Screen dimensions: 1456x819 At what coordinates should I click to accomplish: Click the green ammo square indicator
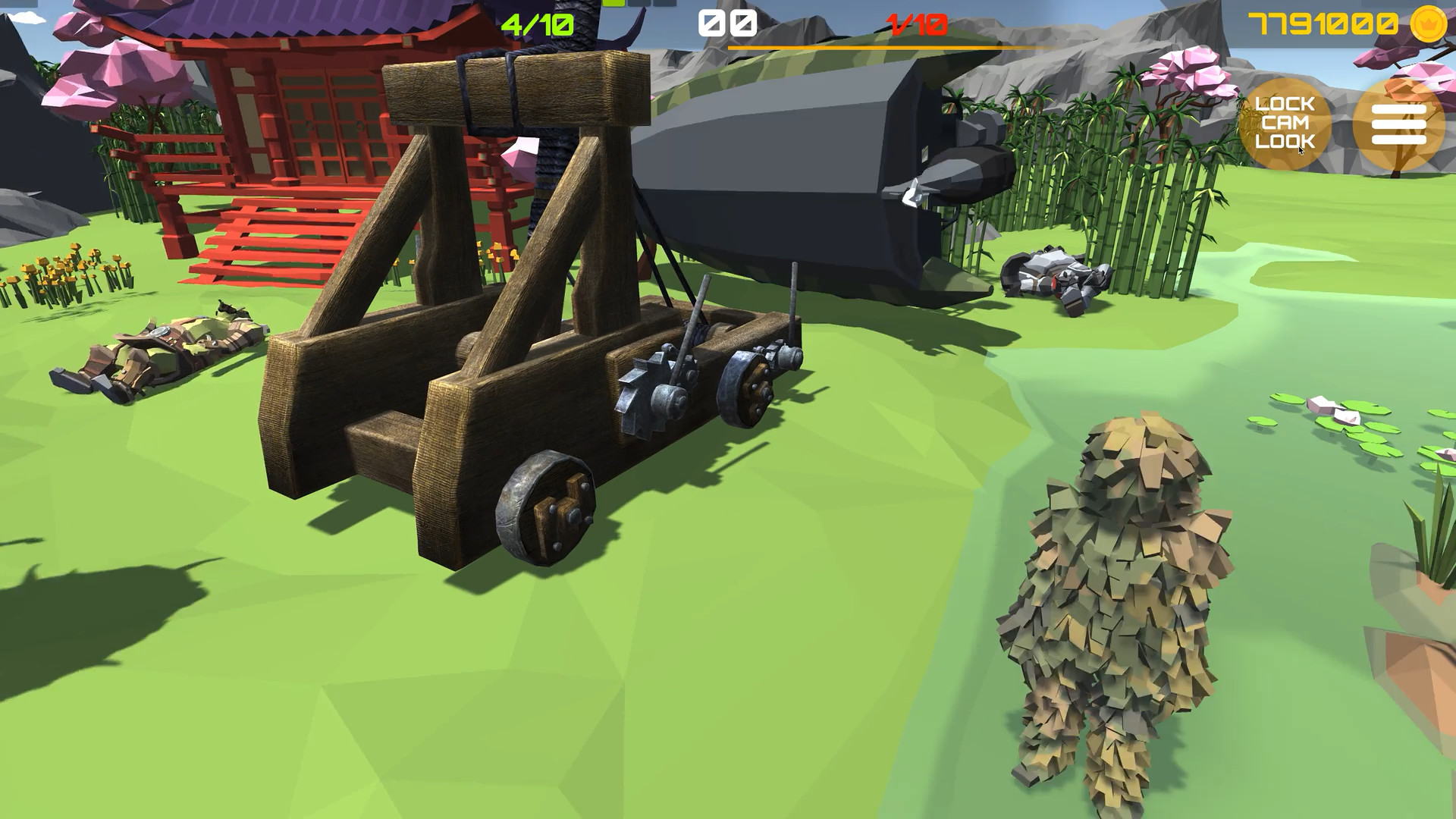click(x=613, y=4)
